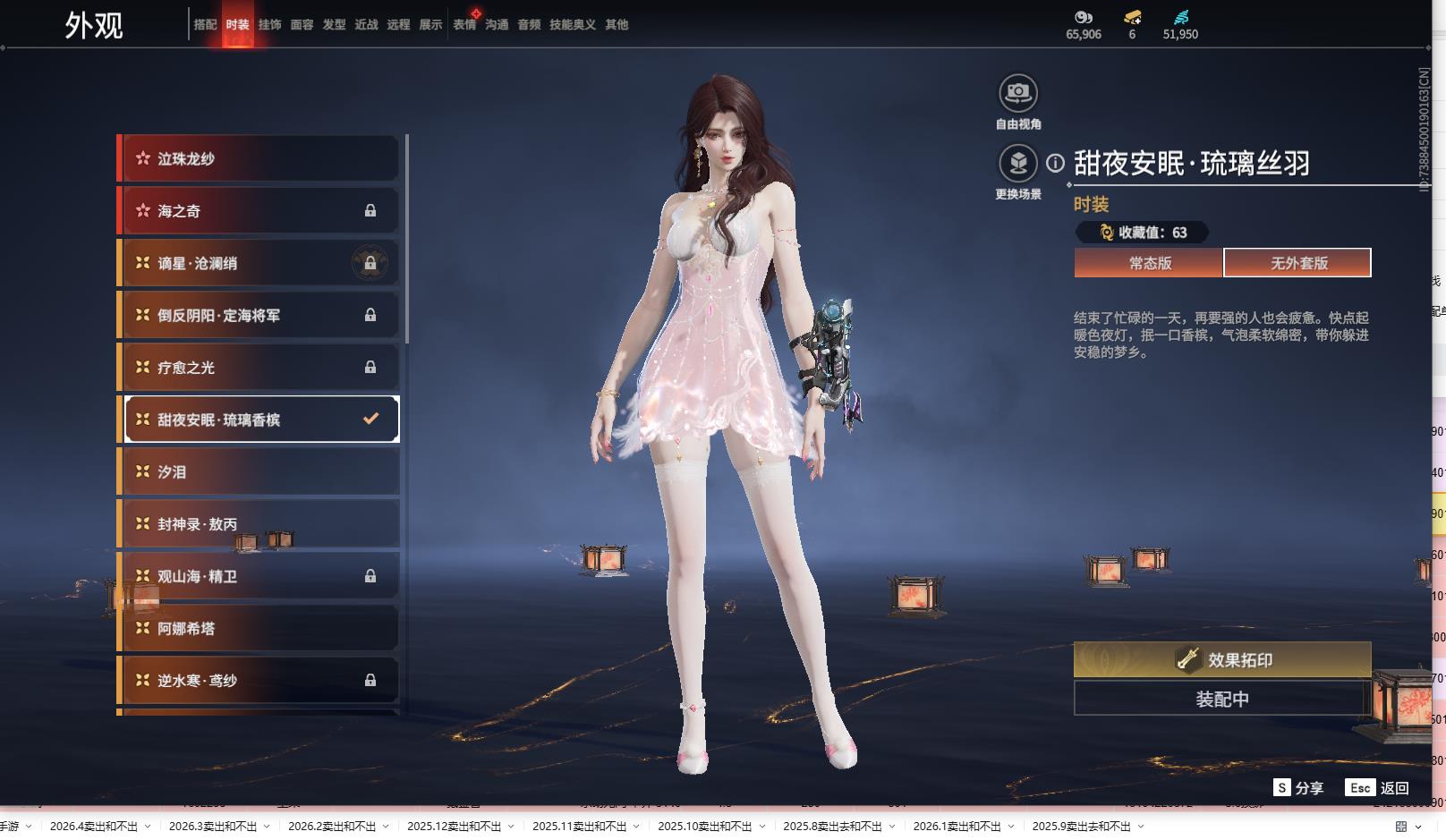Select the 表情 tab with red notification

(464, 25)
